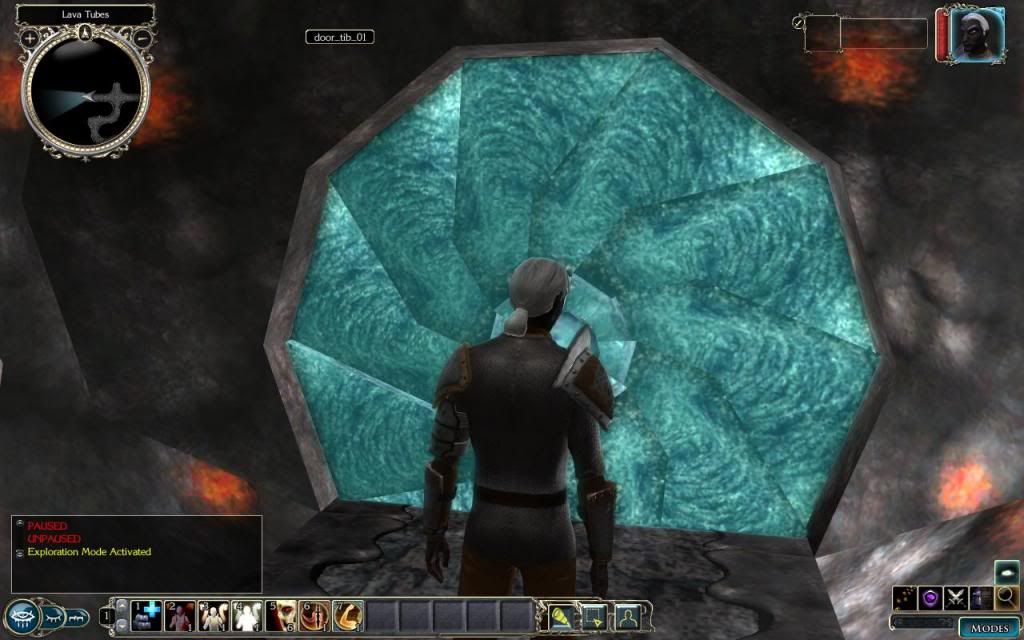Use hotbar slot 1 blue cross ability
This screenshot has width=1024, height=640.
pos(148,615)
